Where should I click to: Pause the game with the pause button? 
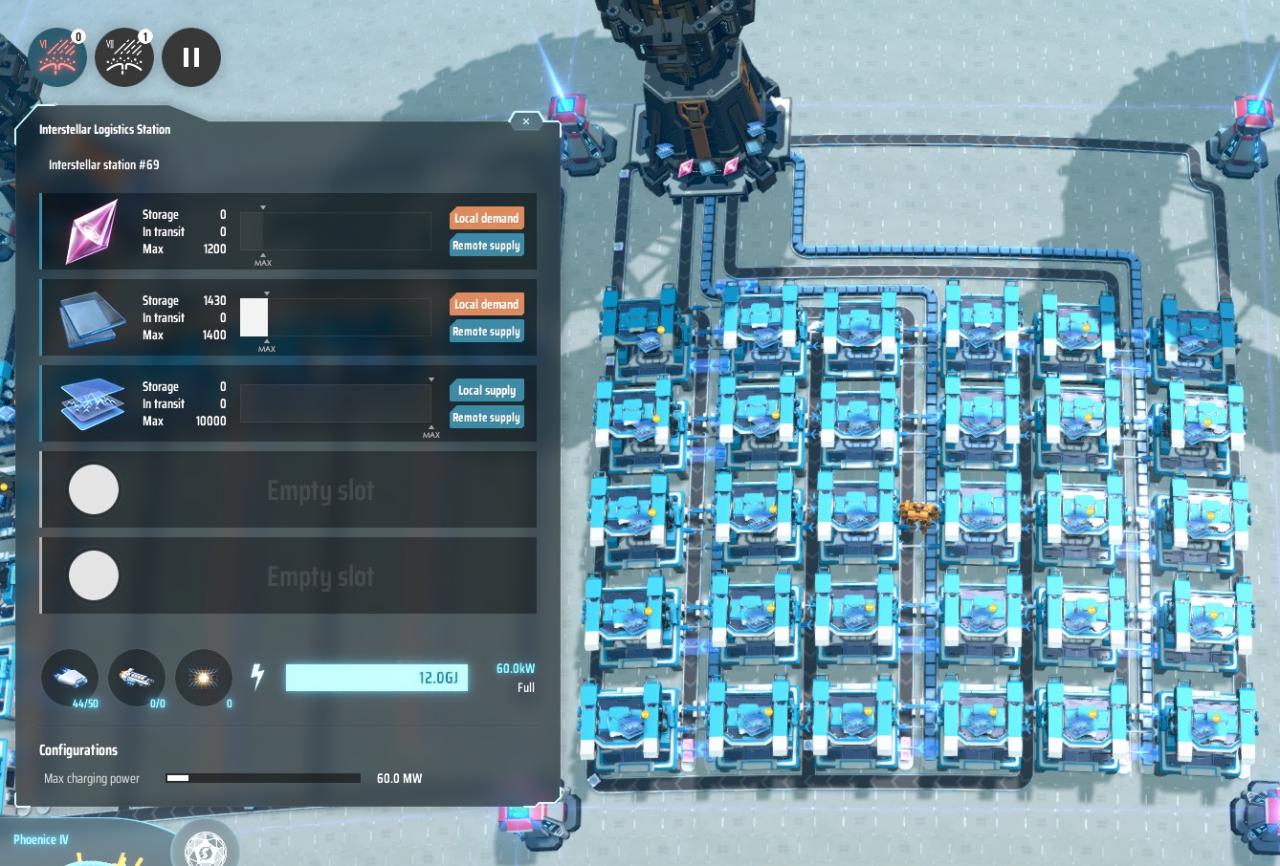[x=191, y=57]
